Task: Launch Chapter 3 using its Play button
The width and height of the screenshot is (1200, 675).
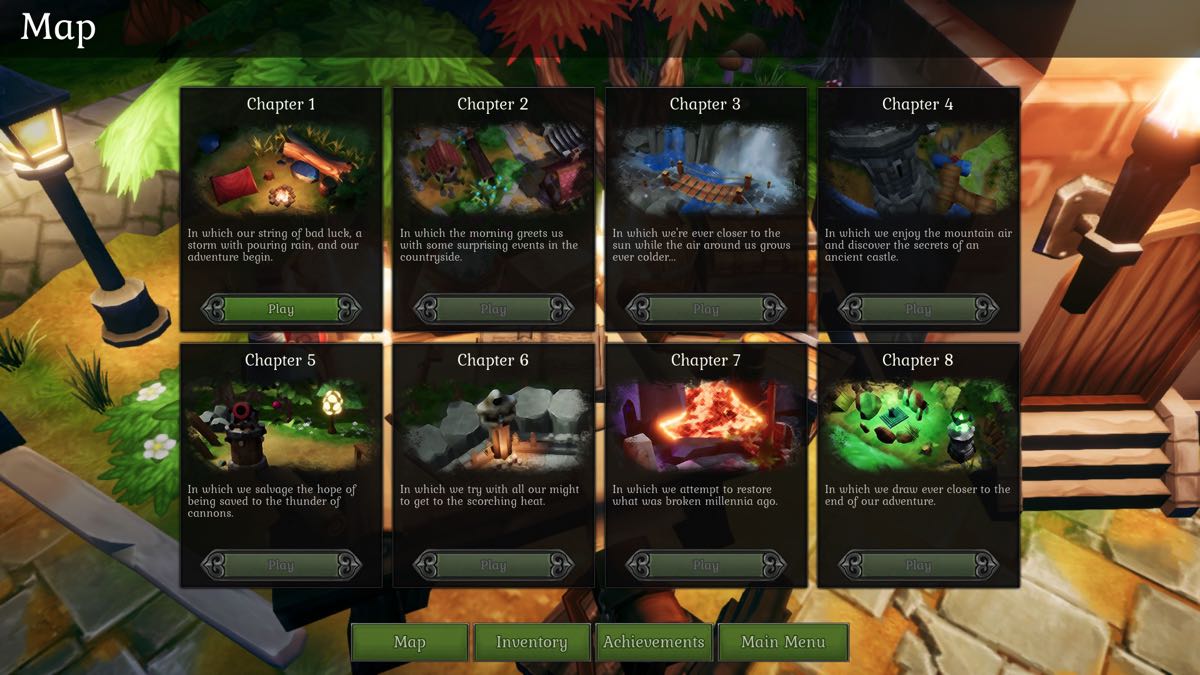Action: point(706,309)
